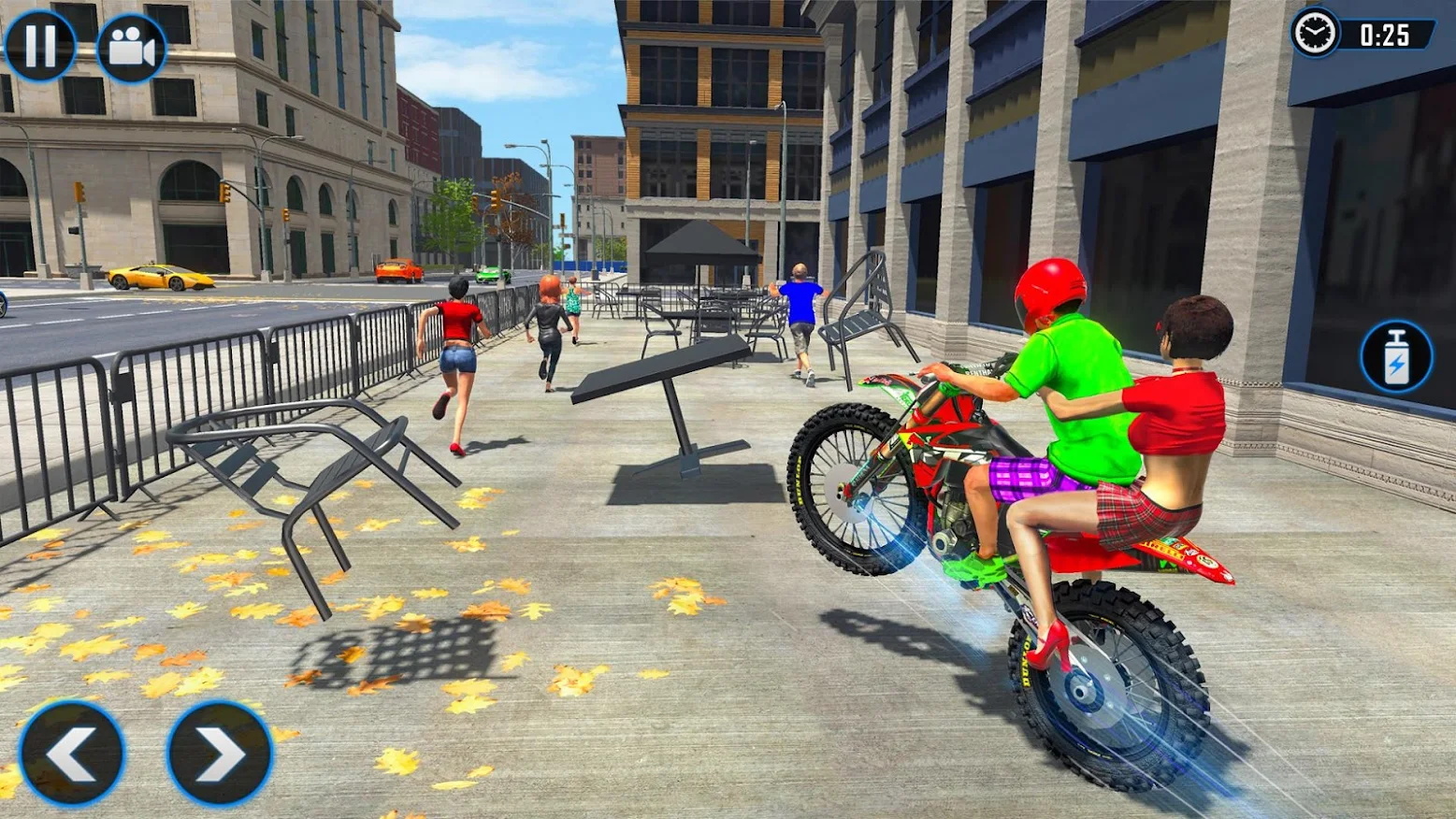Screen dimensions: 1456x819
Task: Activate the nitro boost bottle
Action: 1396,357
